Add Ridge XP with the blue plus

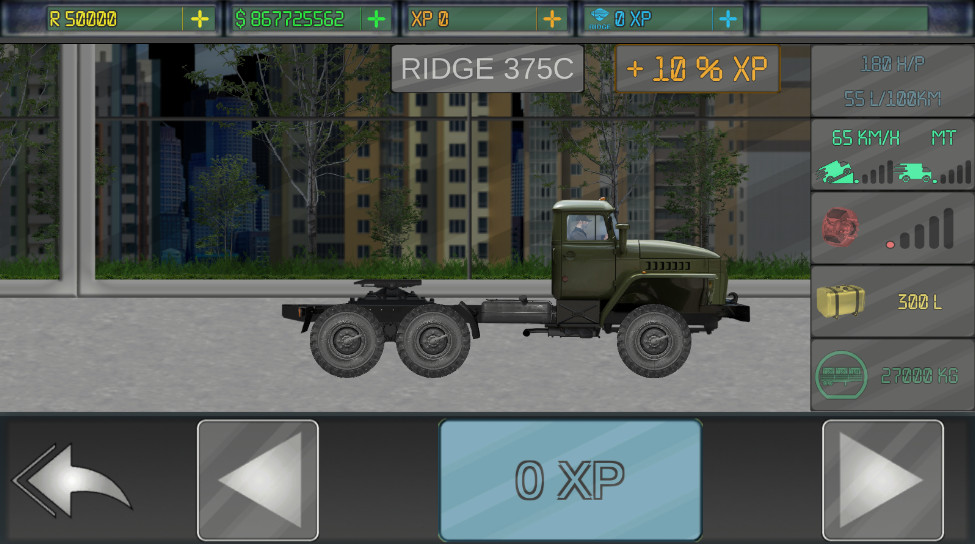(727, 19)
